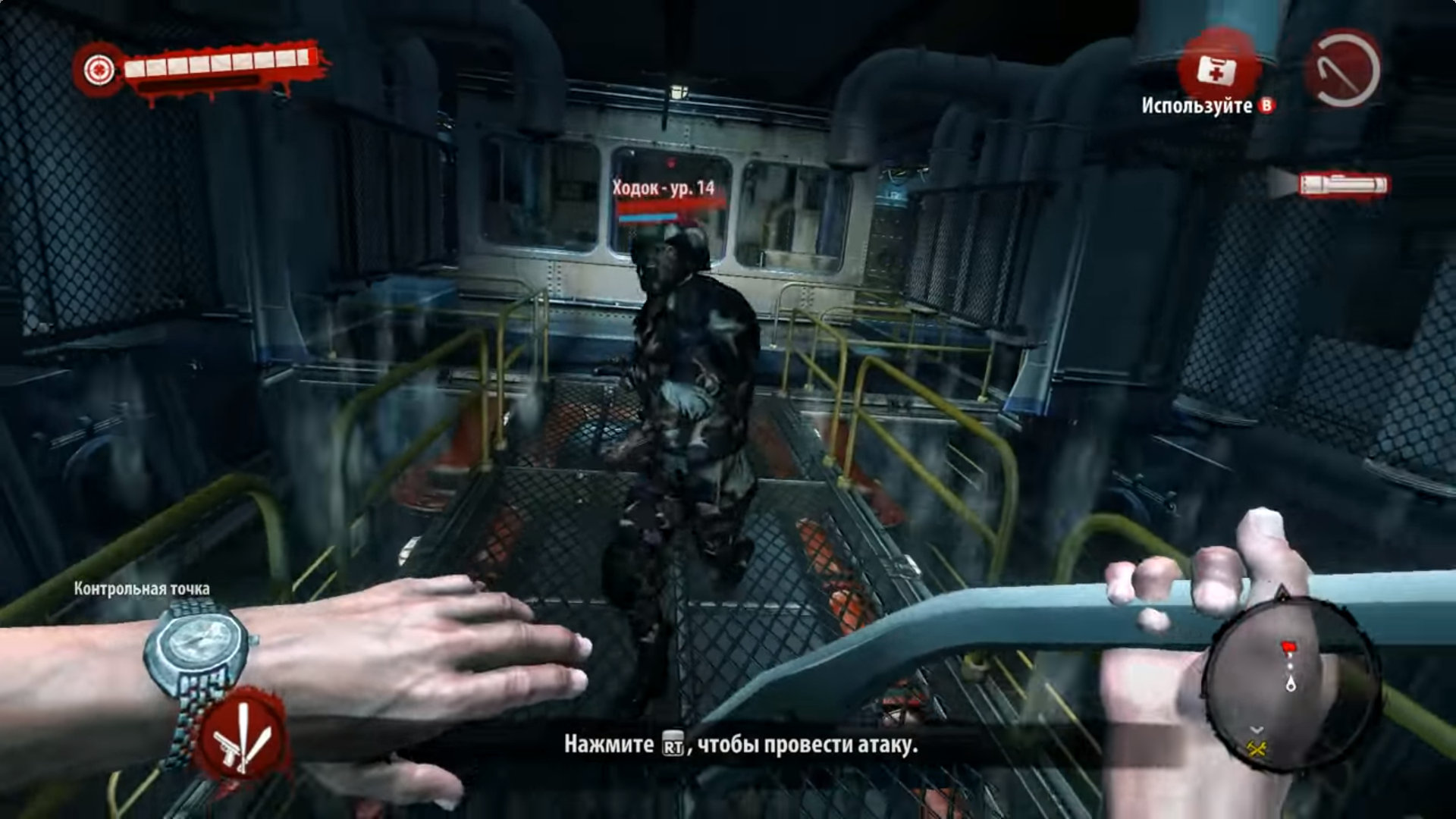Click the yellow crossed-tools minimap marker
This screenshot has width=1456, height=819.
pyautogui.click(x=1257, y=749)
